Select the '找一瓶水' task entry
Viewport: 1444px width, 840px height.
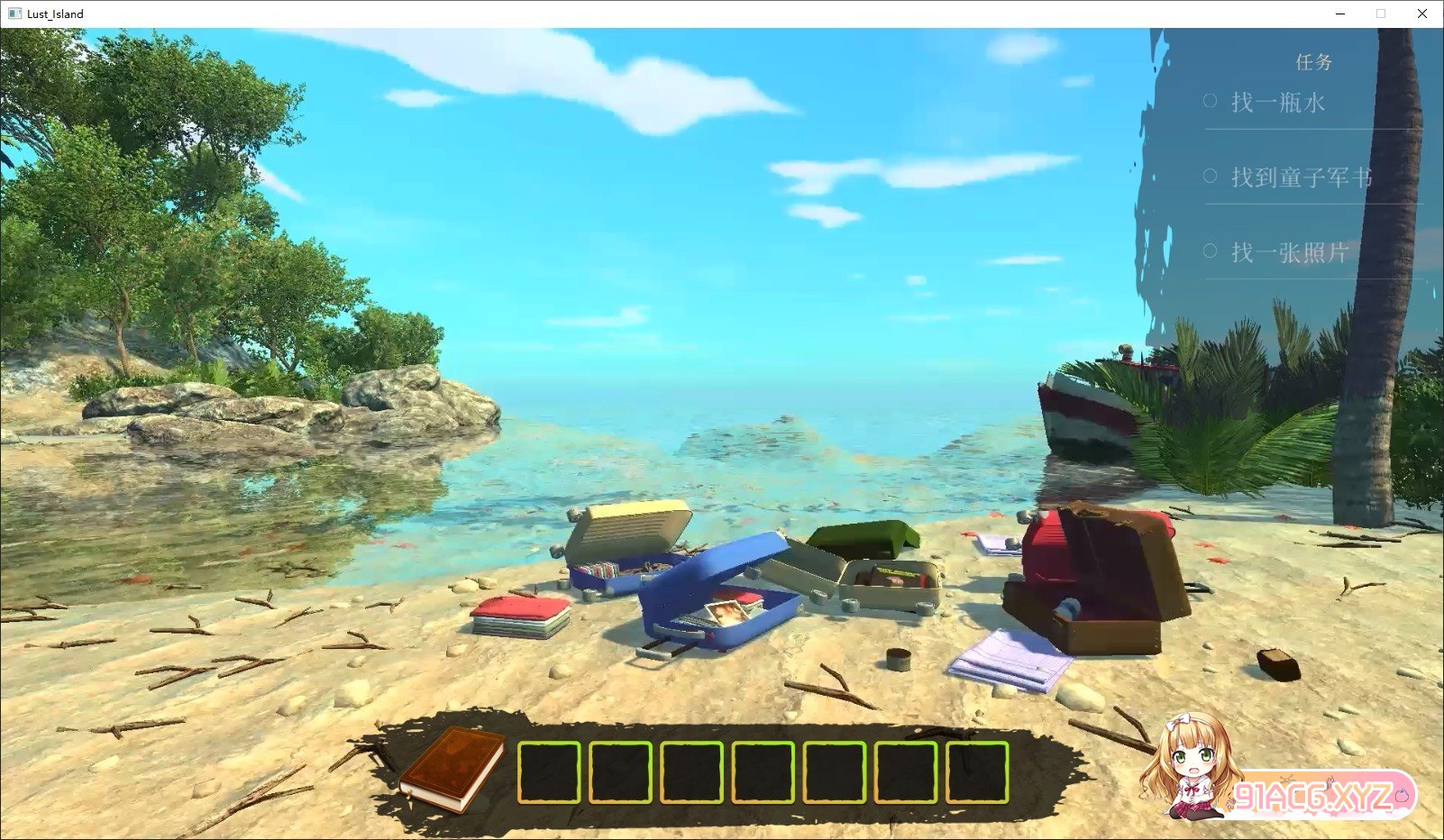tap(1277, 103)
